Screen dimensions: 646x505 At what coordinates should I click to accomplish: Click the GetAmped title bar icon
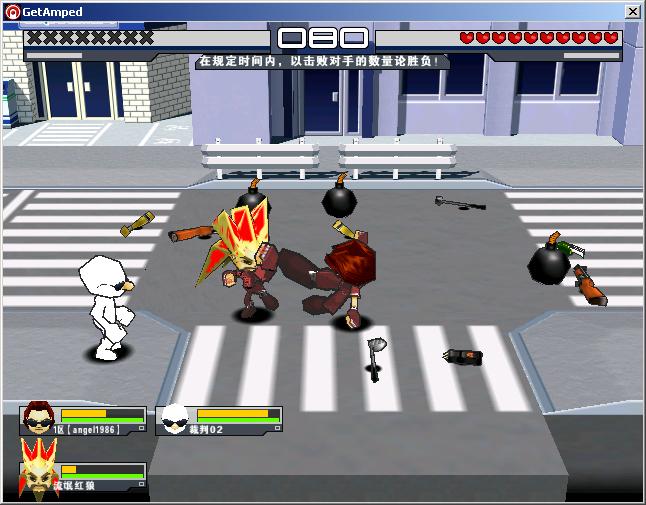pyautogui.click(x=12, y=11)
